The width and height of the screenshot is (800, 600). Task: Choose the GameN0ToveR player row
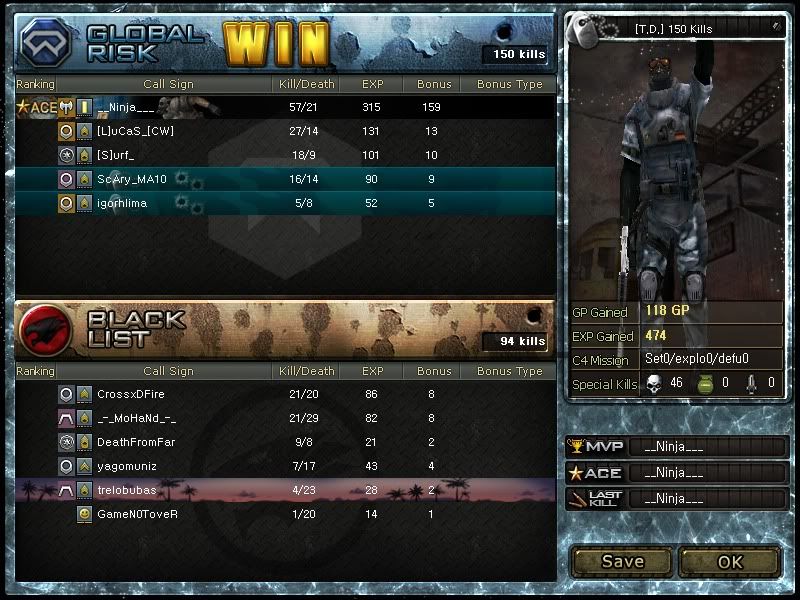click(x=285, y=514)
